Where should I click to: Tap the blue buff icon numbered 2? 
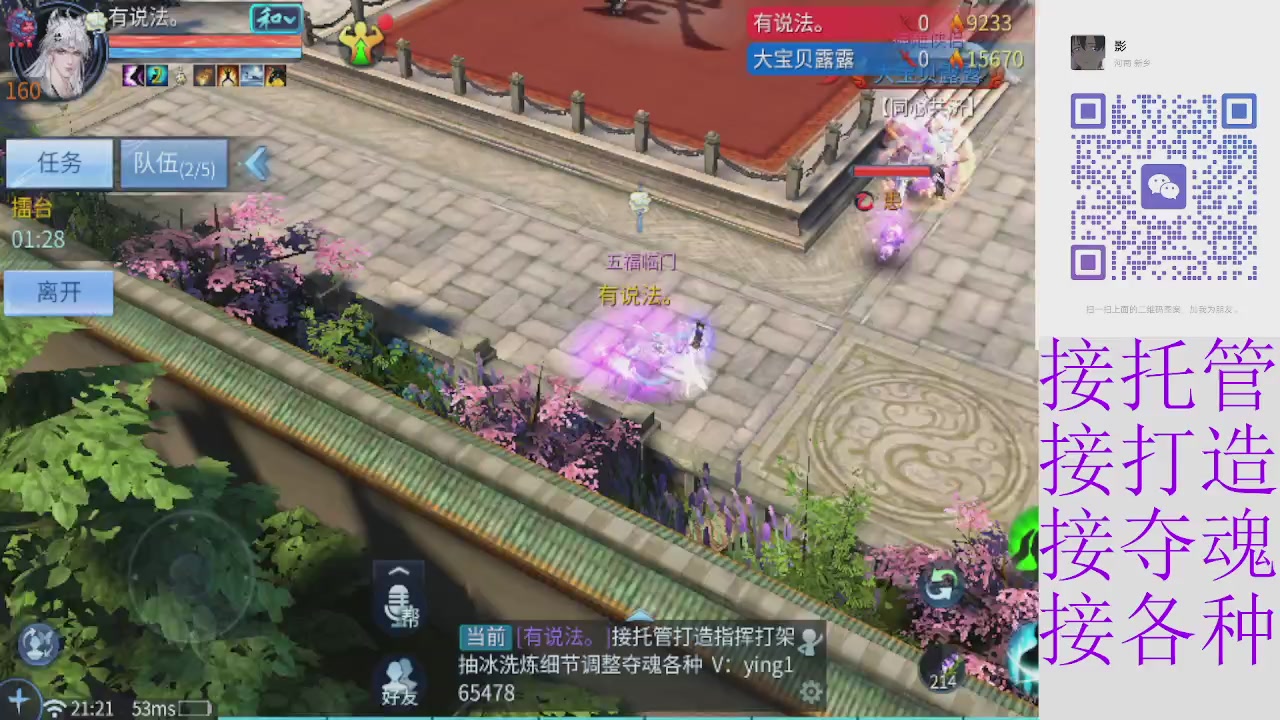[156, 76]
